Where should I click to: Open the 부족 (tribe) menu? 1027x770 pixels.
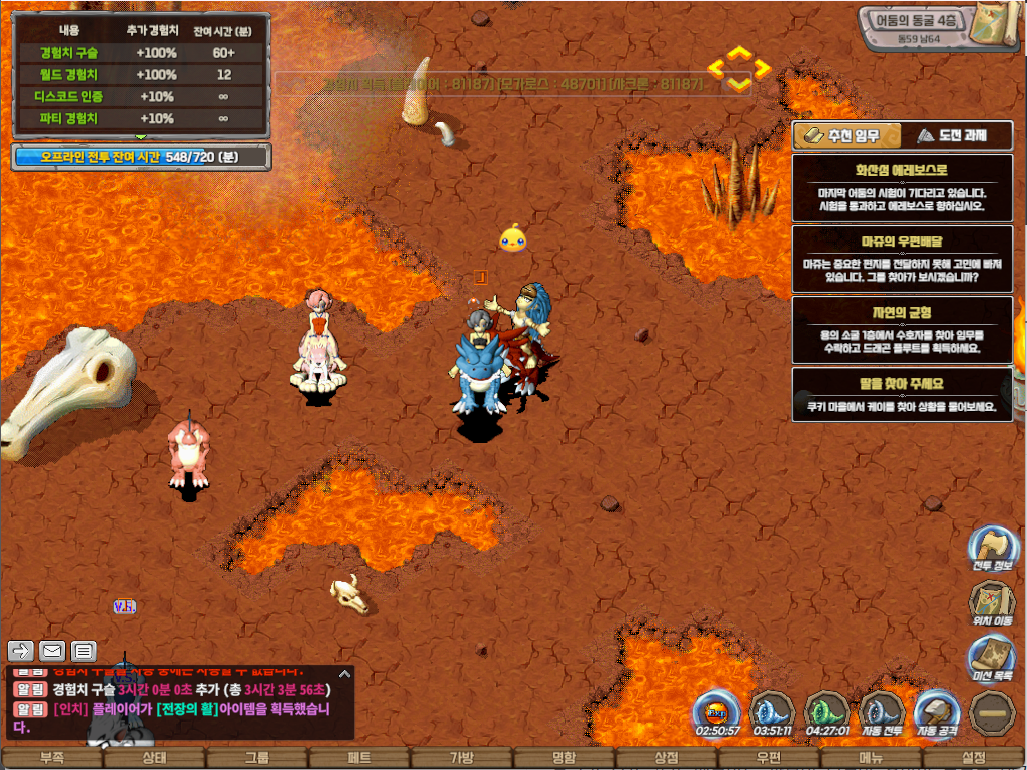[51, 758]
